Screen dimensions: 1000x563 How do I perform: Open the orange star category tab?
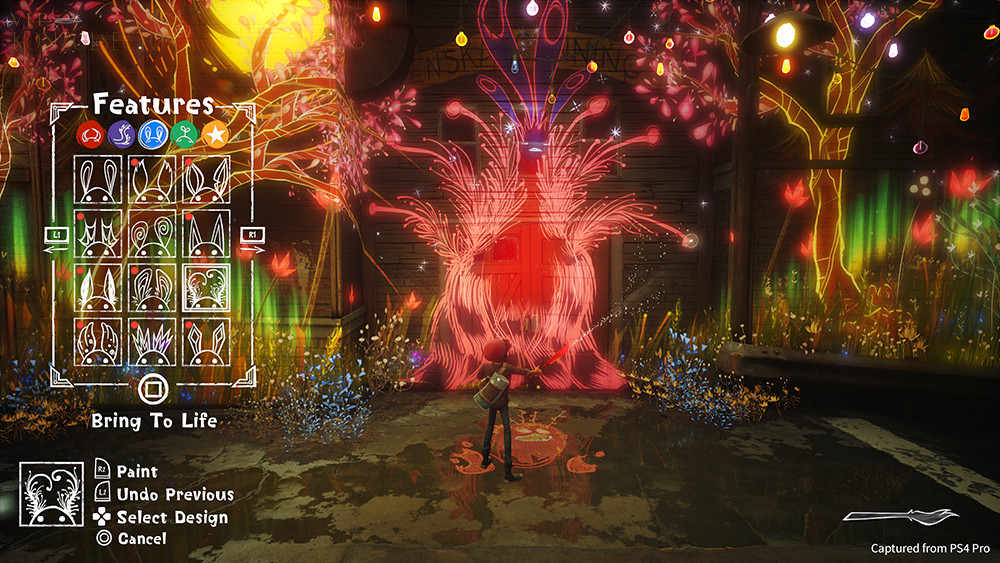coord(213,133)
